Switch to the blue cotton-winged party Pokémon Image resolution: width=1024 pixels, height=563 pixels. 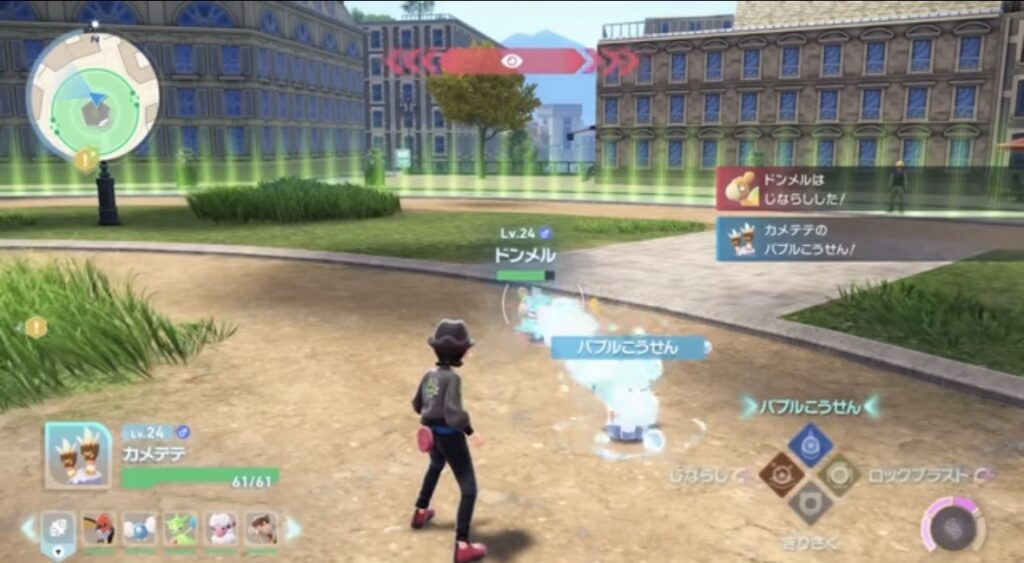click(x=140, y=528)
